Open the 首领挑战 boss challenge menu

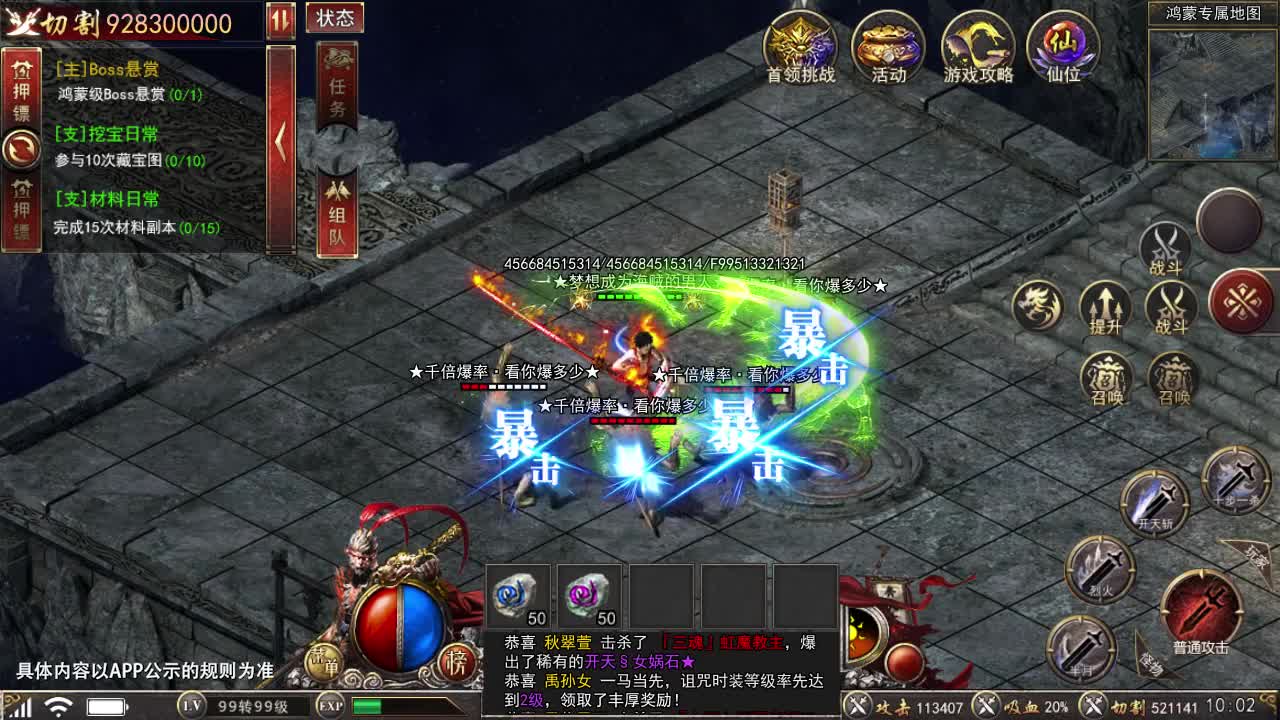800,47
